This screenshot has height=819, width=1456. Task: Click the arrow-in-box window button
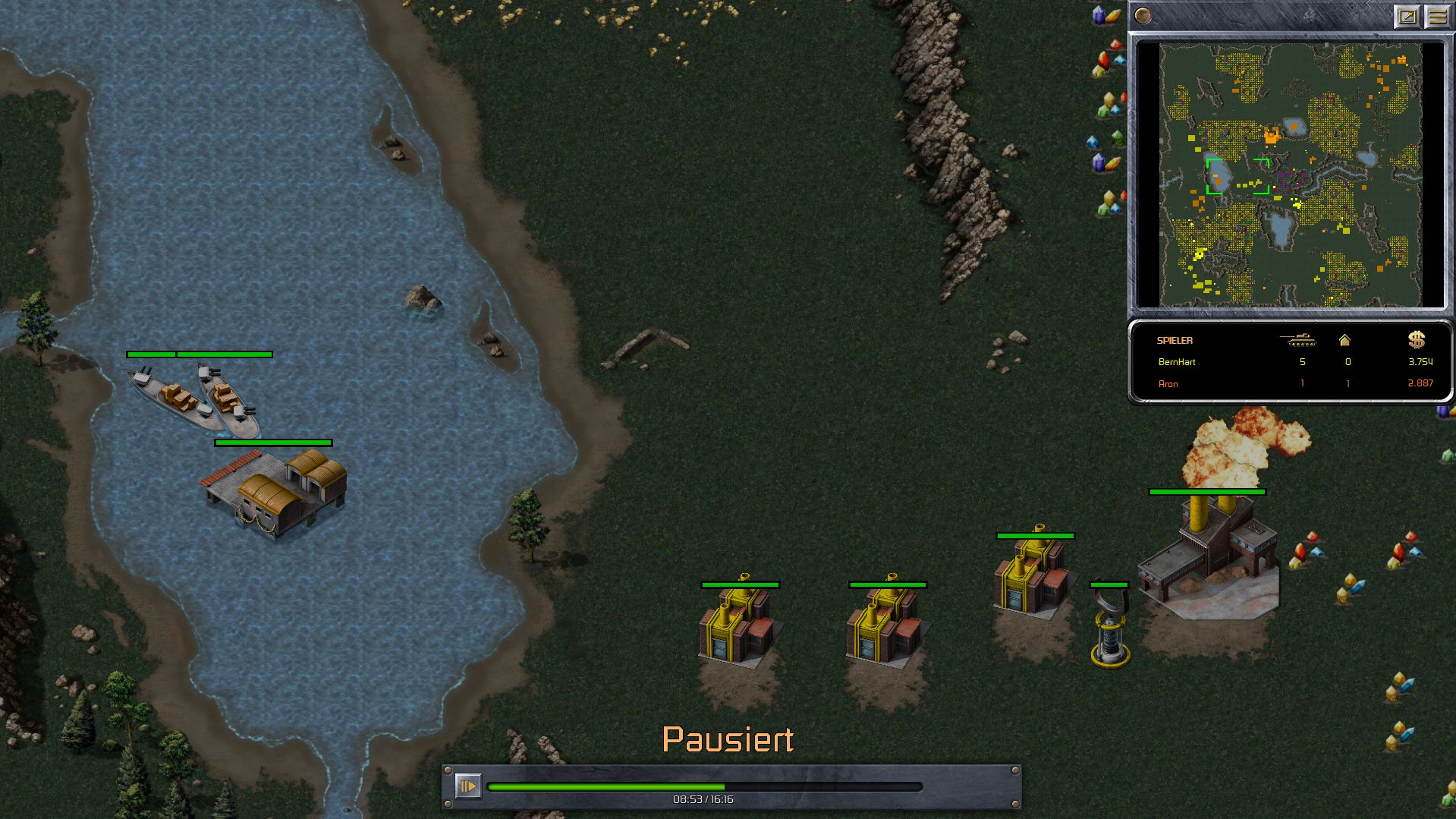(1407, 16)
